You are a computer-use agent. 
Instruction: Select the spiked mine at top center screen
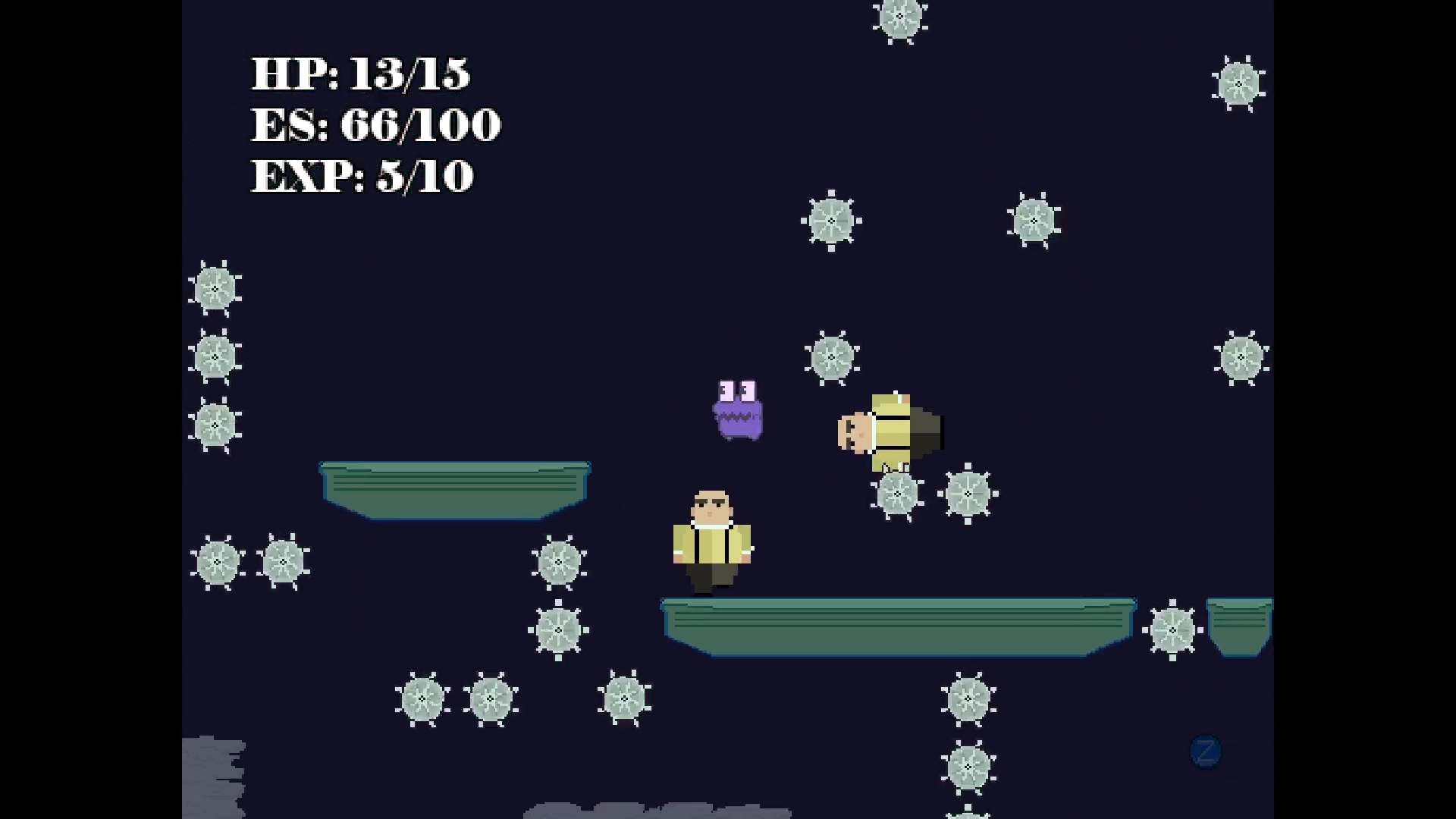(x=899, y=17)
